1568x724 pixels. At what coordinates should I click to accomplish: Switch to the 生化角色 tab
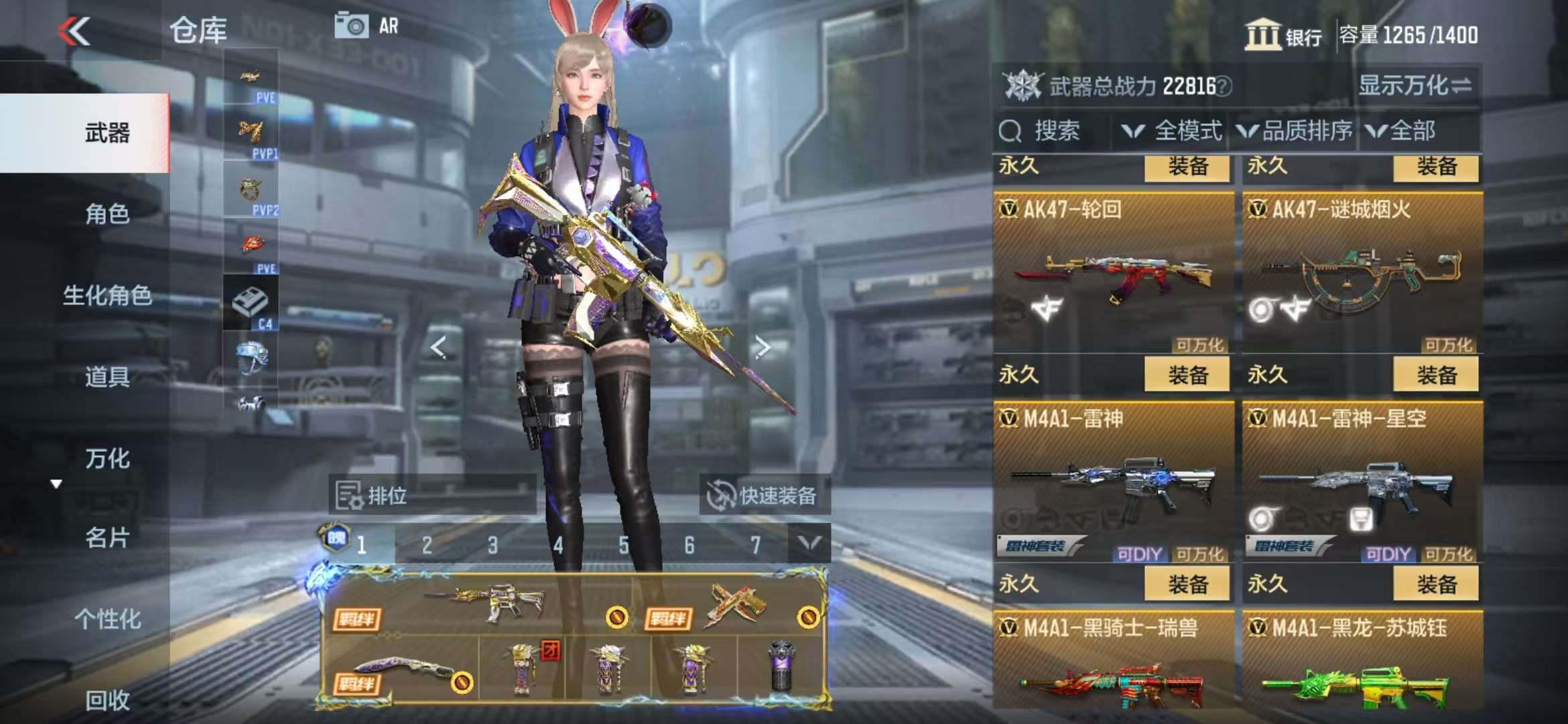coord(107,295)
